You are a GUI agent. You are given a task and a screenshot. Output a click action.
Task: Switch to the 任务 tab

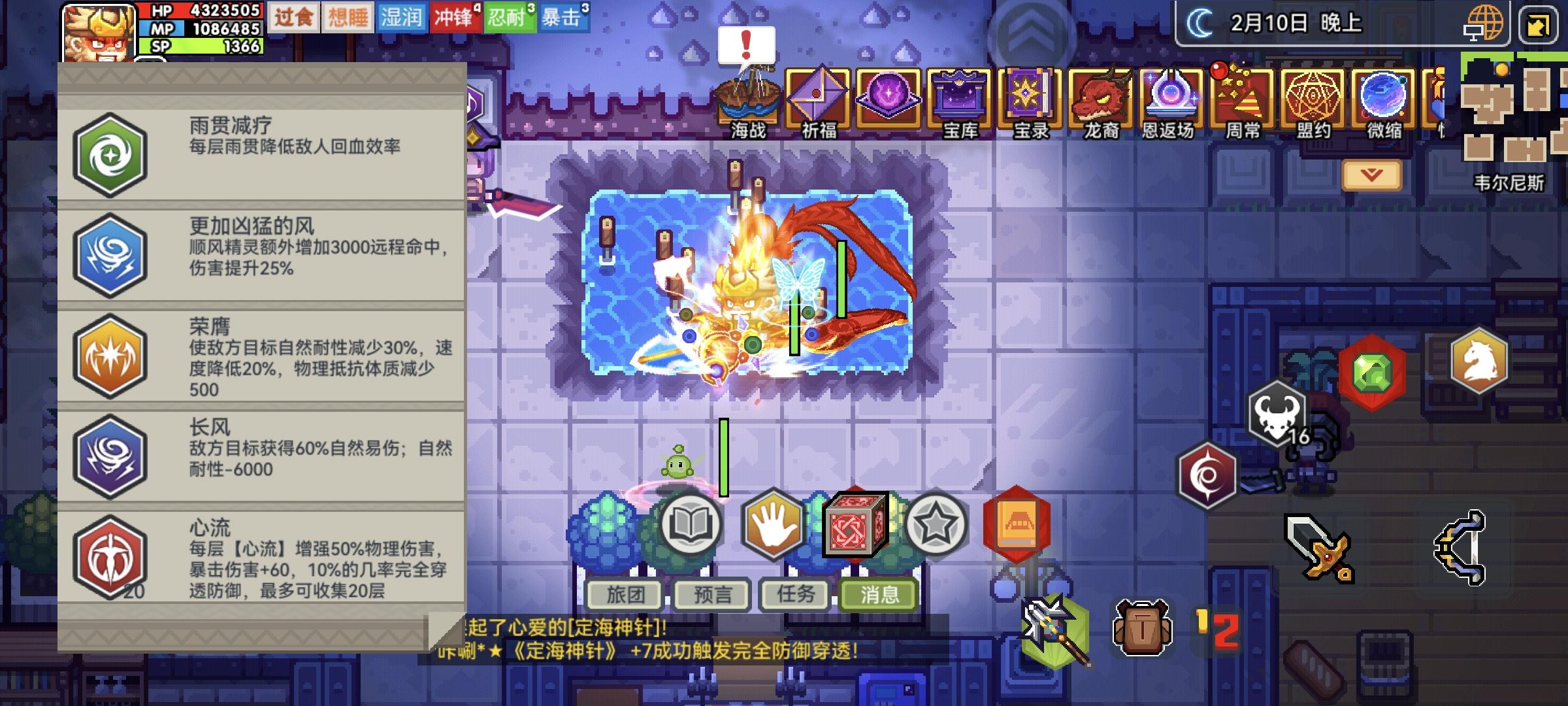pos(794,594)
